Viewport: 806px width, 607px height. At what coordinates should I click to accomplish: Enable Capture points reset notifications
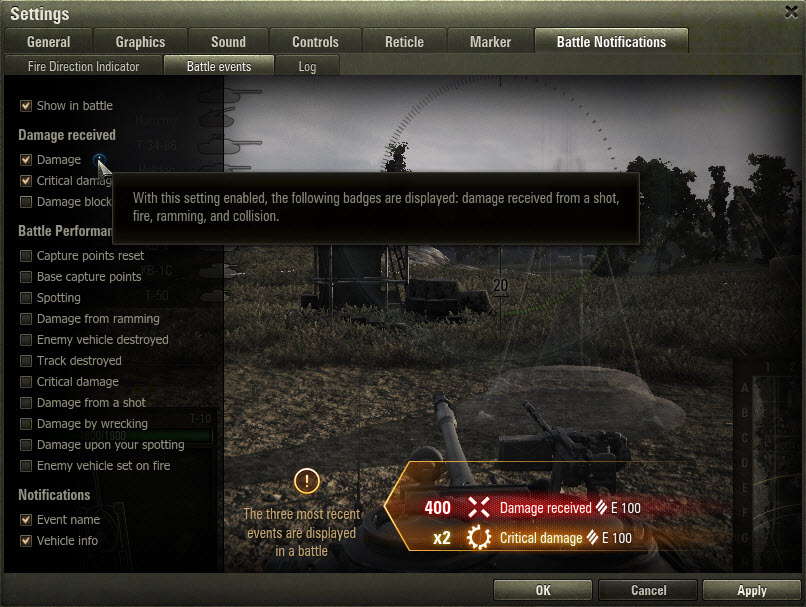coord(26,256)
